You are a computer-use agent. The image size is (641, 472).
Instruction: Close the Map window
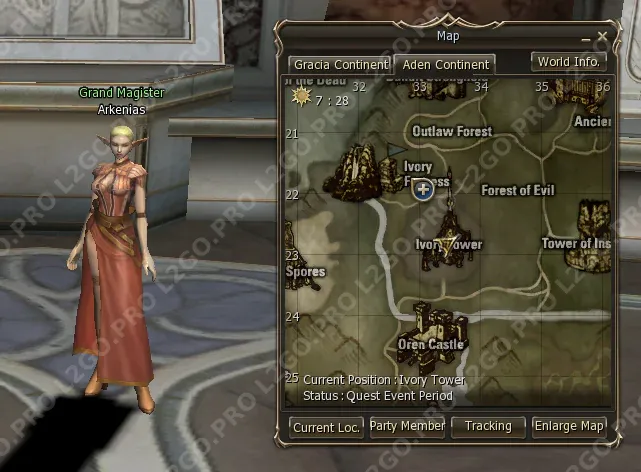pyautogui.click(x=602, y=37)
